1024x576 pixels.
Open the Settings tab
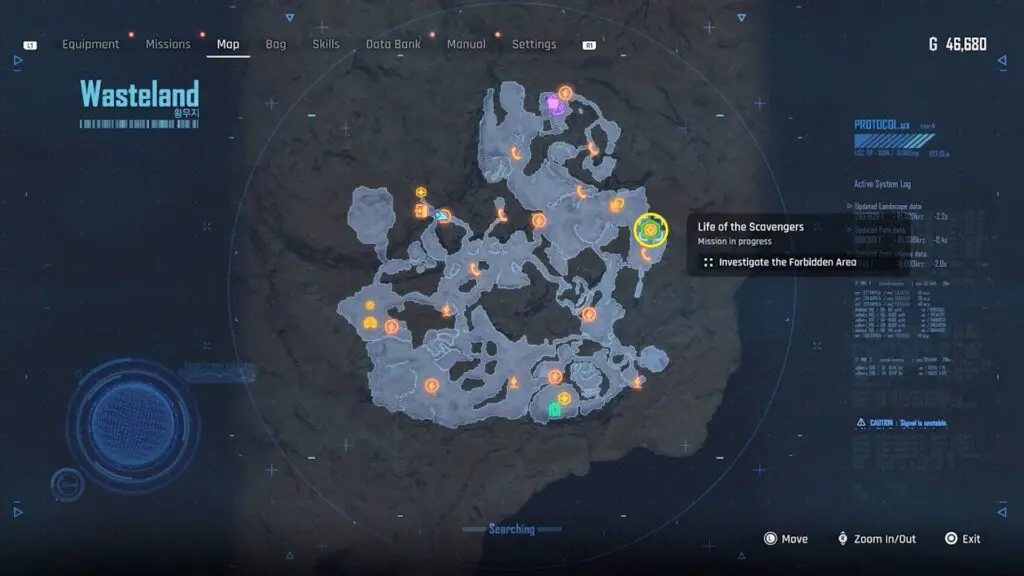(x=534, y=44)
